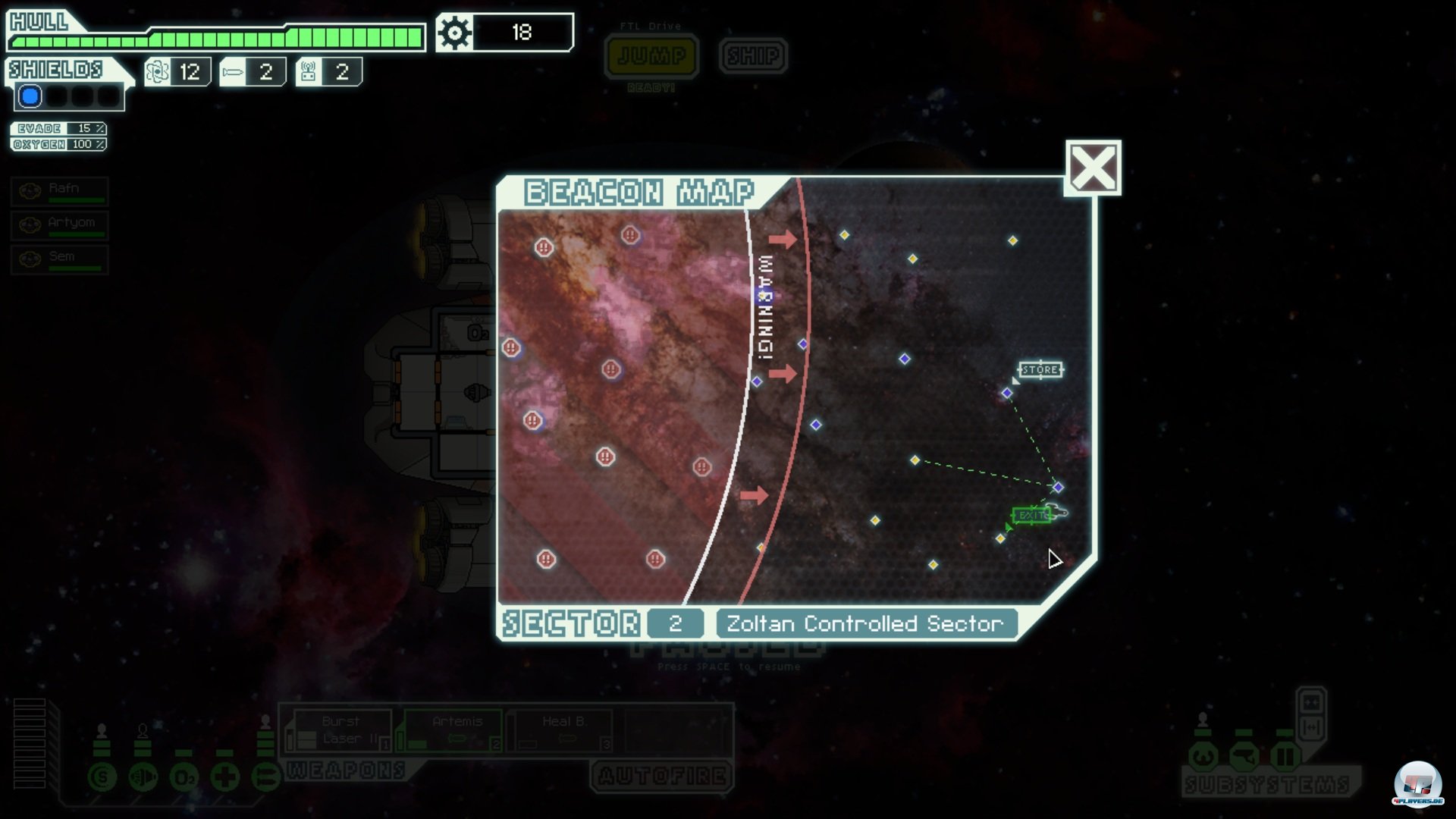
Task: Select crew member Rafn
Action: pos(60,191)
